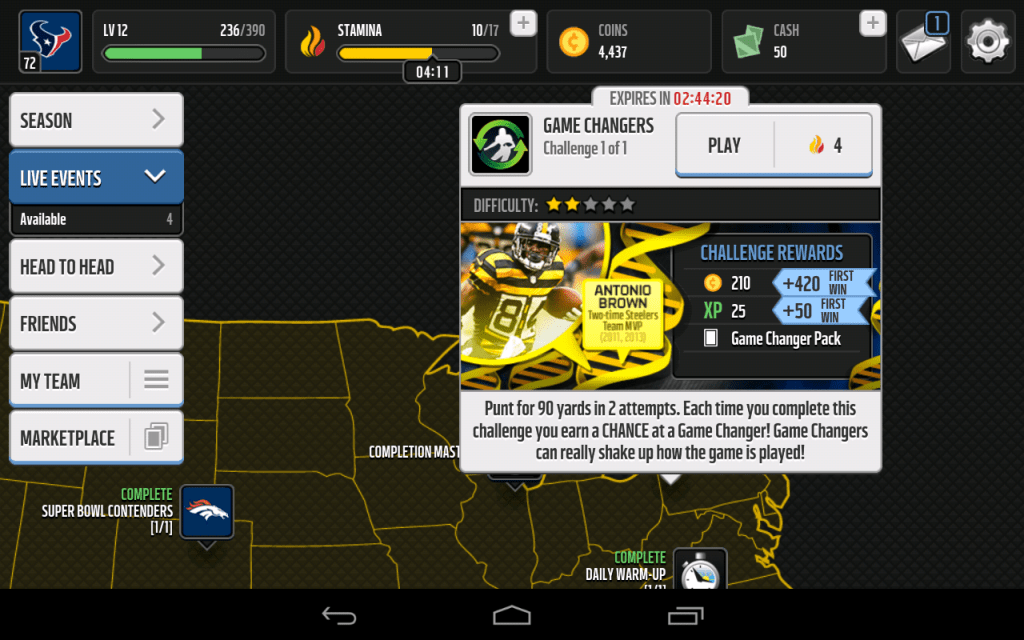Open the mail inbox envelope
The height and width of the screenshot is (640, 1024).
922,42
